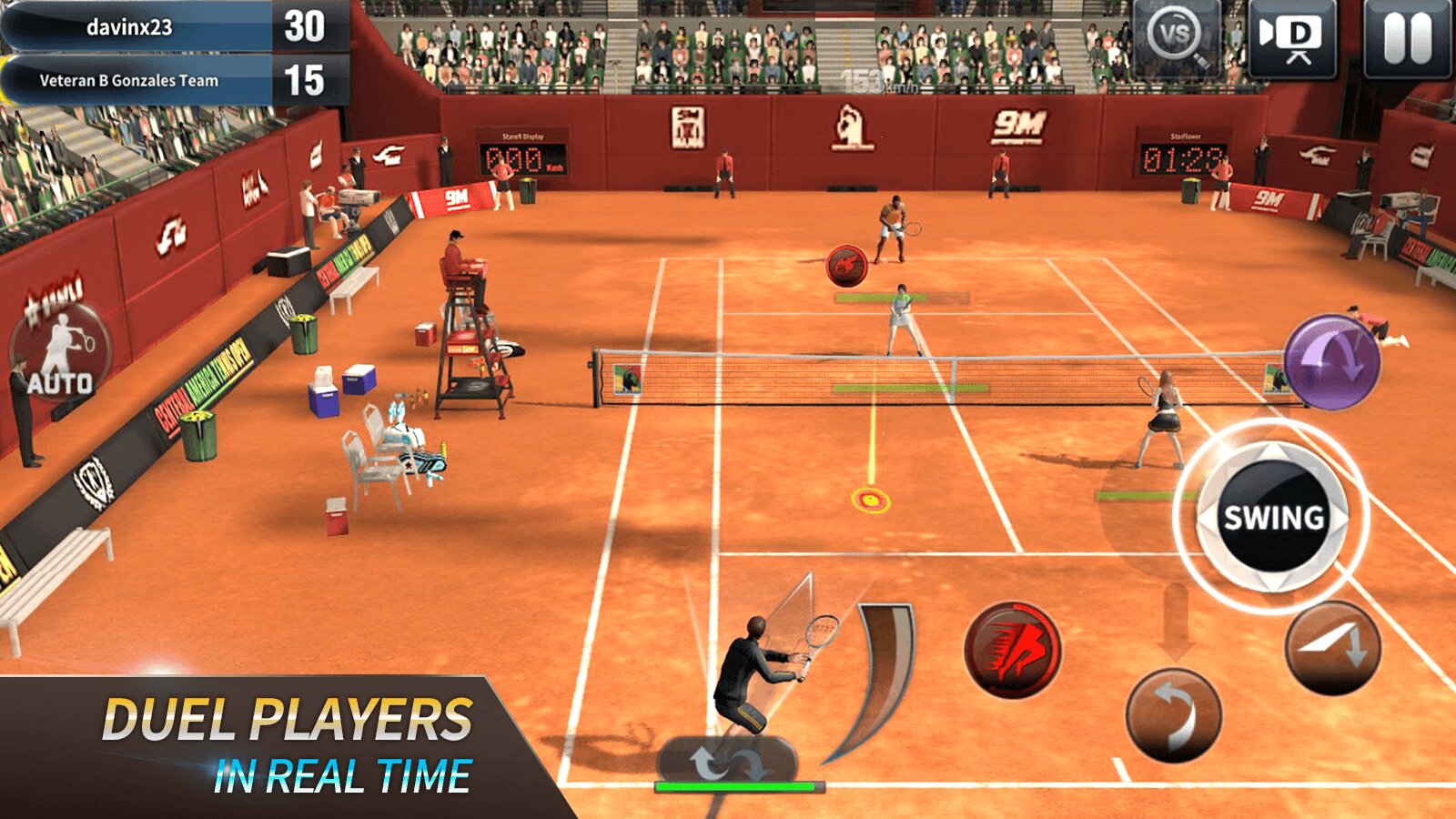Hit the SWING button
Image resolution: width=1456 pixels, height=819 pixels.
click(x=1272, y=517)
